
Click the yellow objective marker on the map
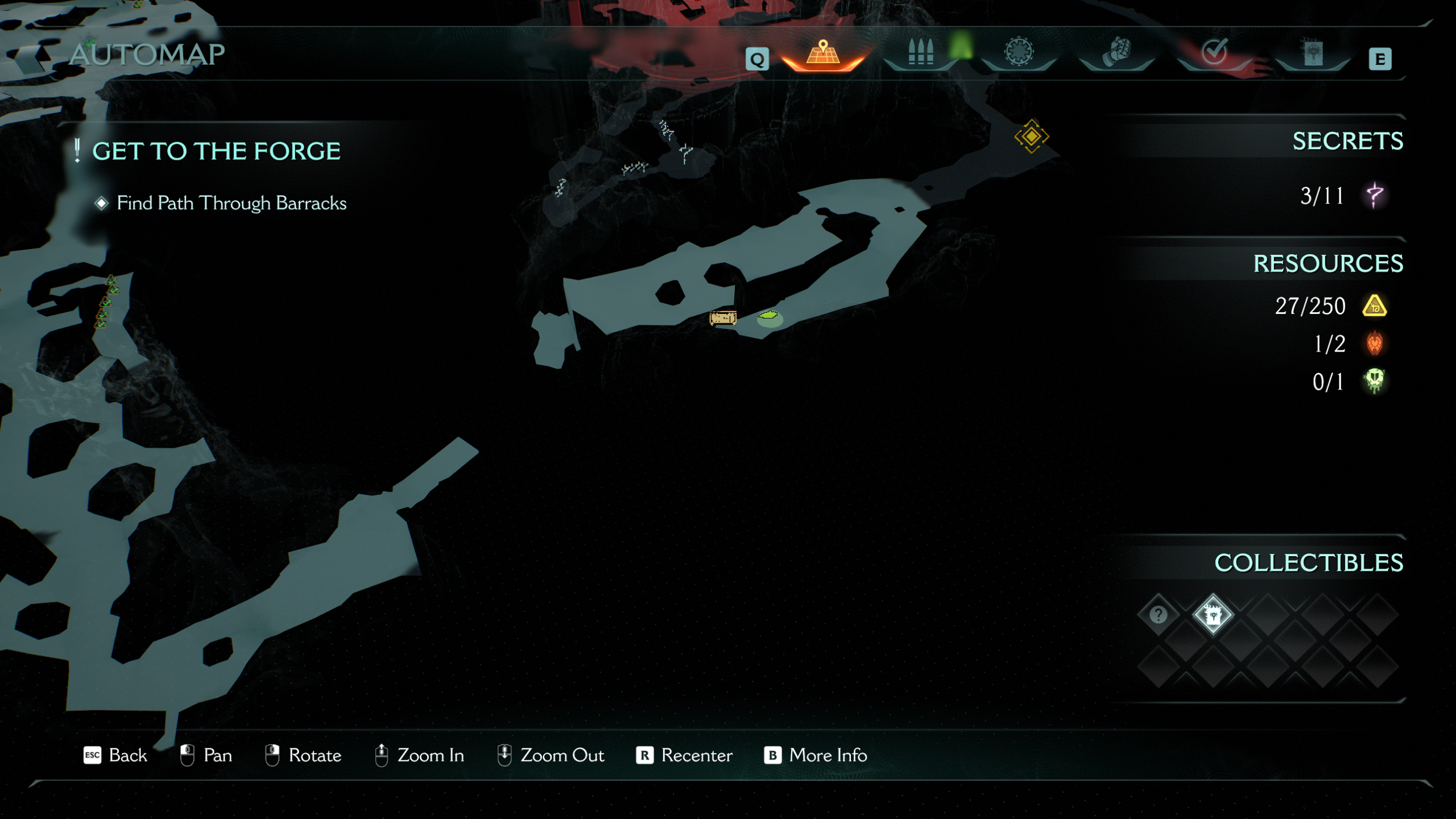coord(1032,136)
